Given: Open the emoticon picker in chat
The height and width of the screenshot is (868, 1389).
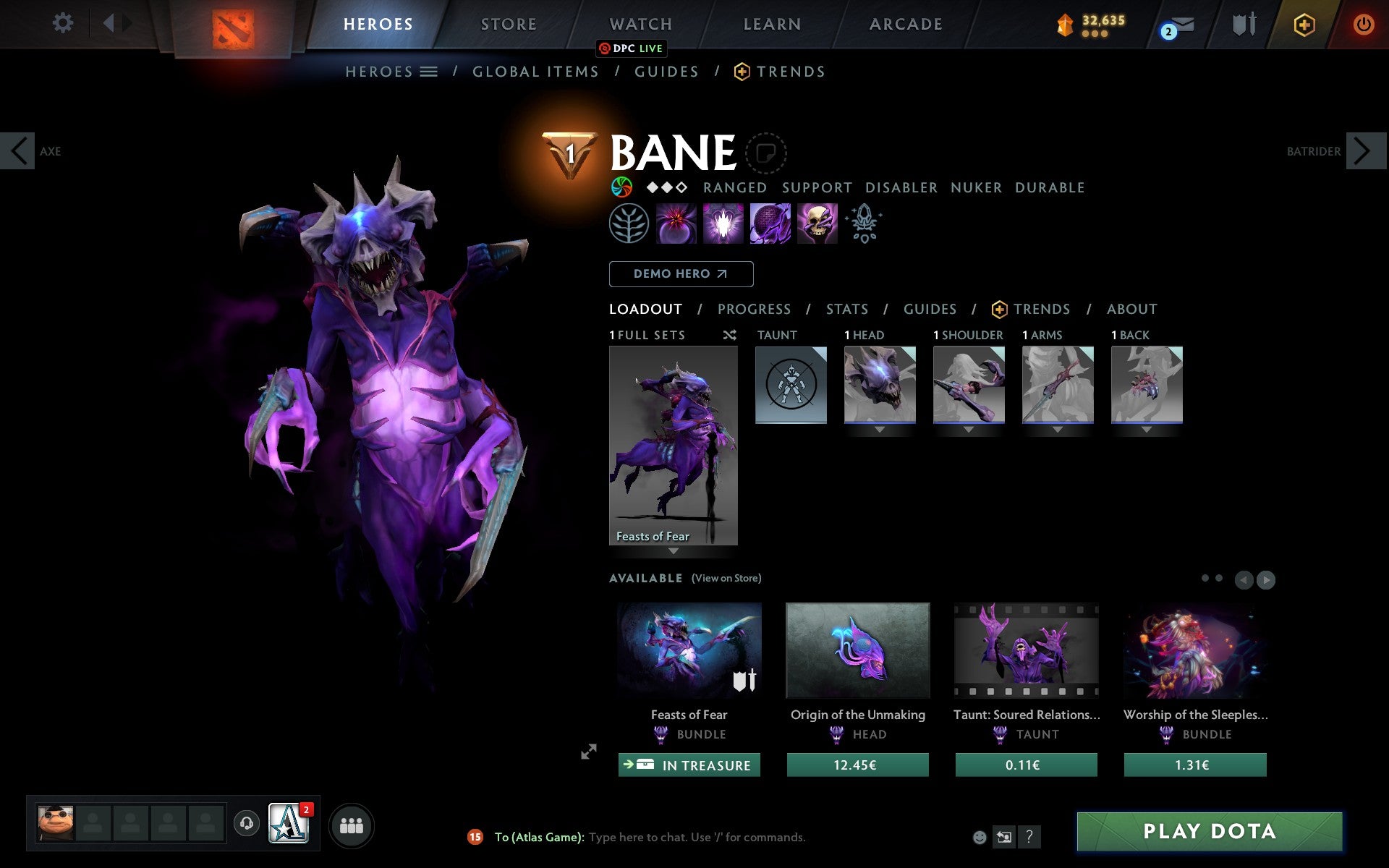Looking at the screenshot, I should 980,837.
